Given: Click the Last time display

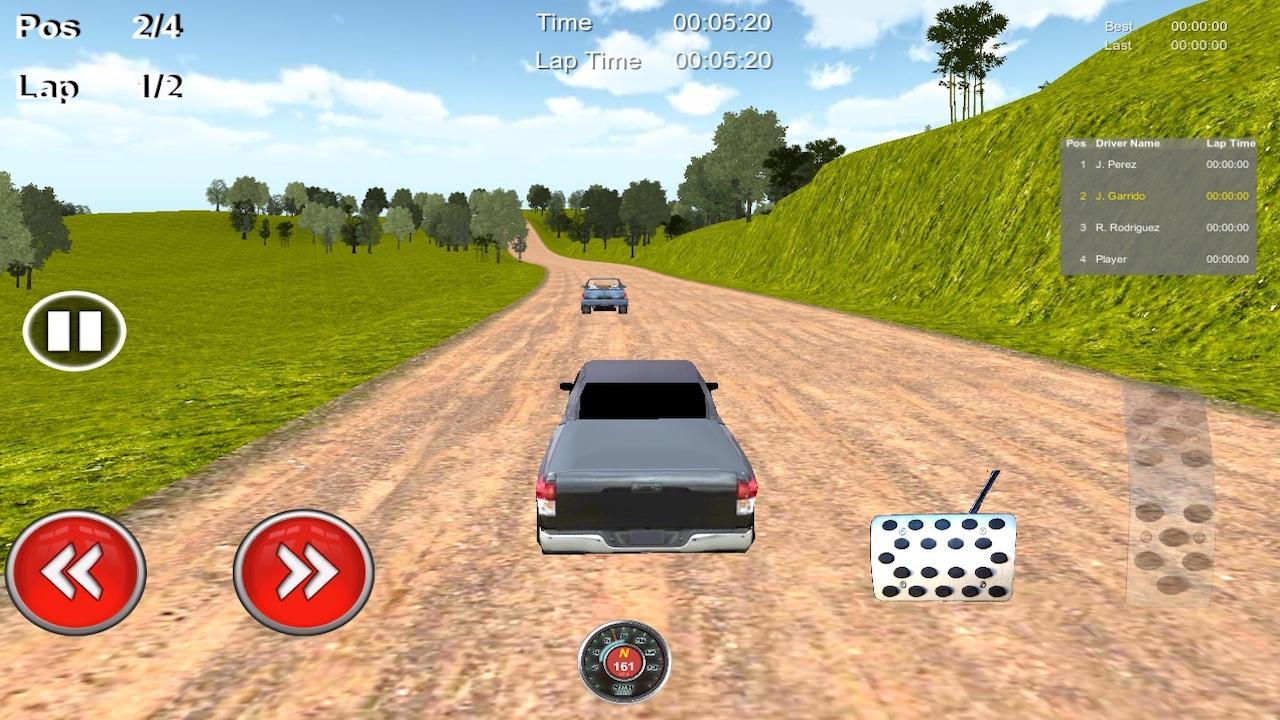Looking at the screenshot, I should click(1165, 45).
